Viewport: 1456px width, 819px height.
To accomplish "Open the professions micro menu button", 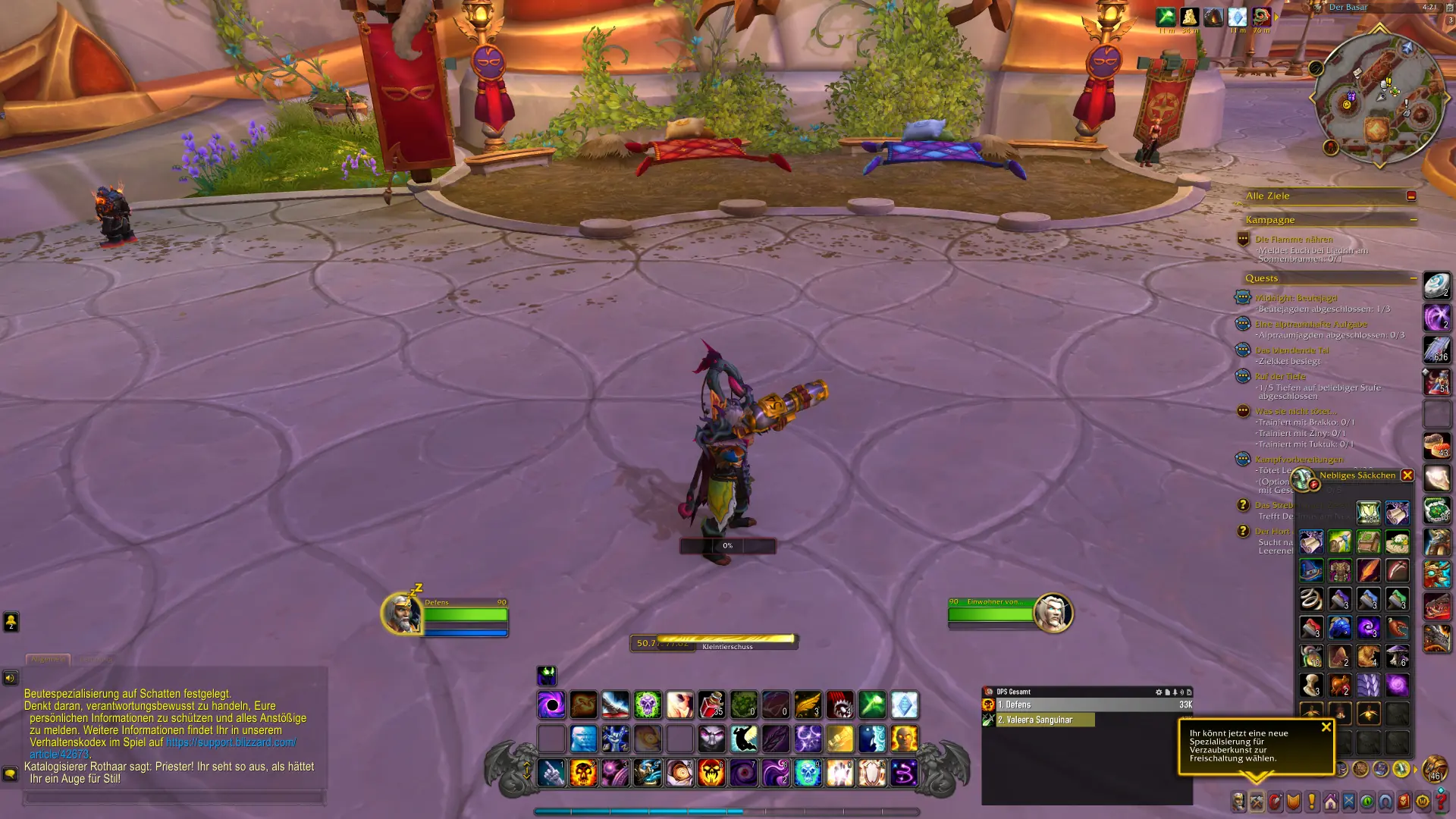I will click(x=1257, y=802).
